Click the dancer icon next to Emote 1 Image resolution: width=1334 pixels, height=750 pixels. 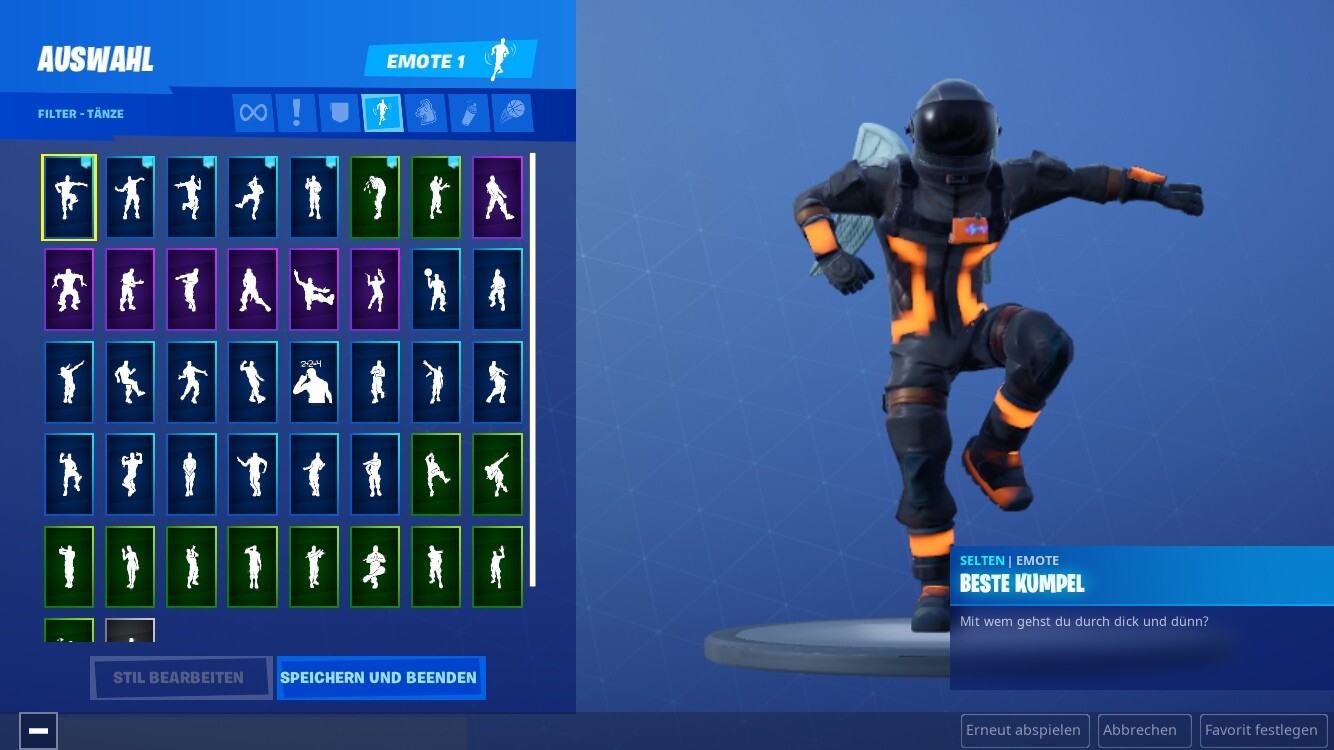pyautogui.click(x=498, y=59)
